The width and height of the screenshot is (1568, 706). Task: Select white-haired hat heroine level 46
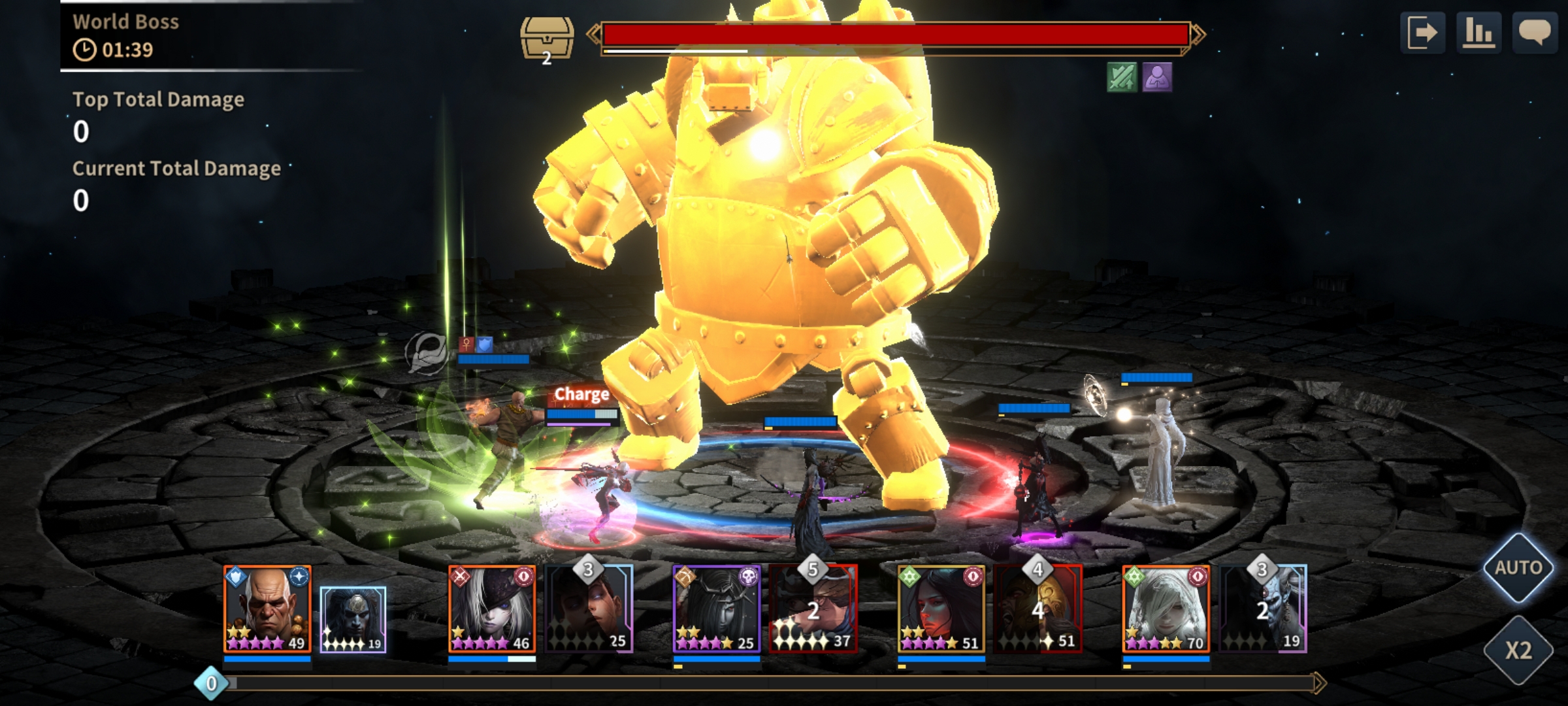tap(492, 609)
